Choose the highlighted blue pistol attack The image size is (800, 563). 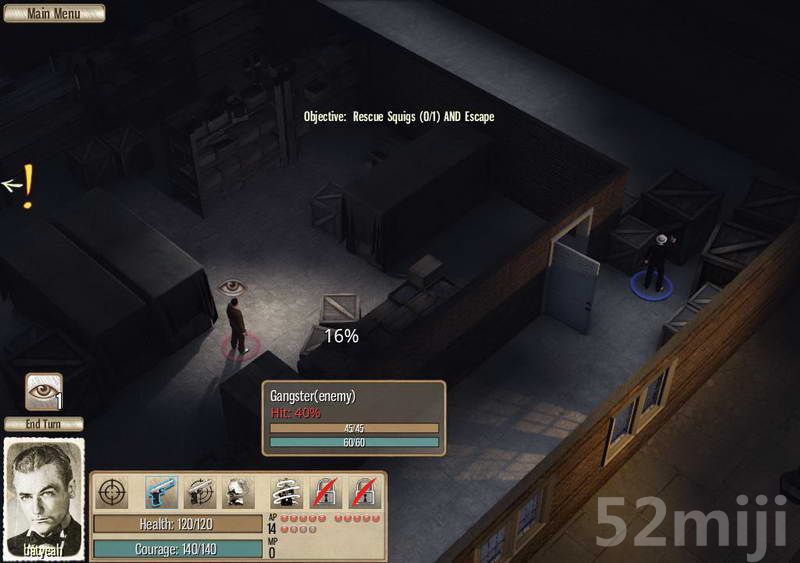pyautogui.click(x=161, y=492)
